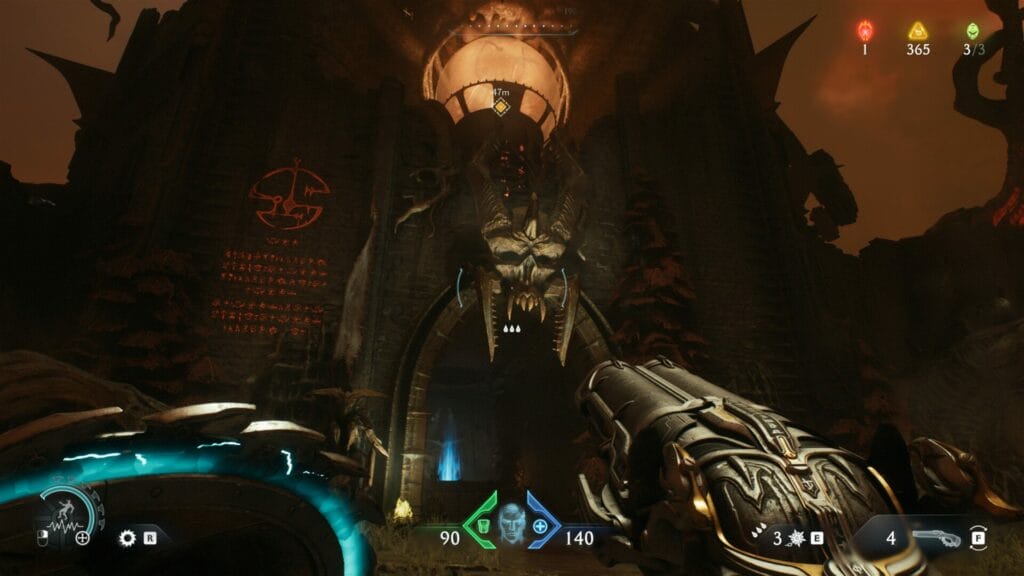1024x576 pixels.
Task: Click the green armor icon
Action: tap(481, 526)
